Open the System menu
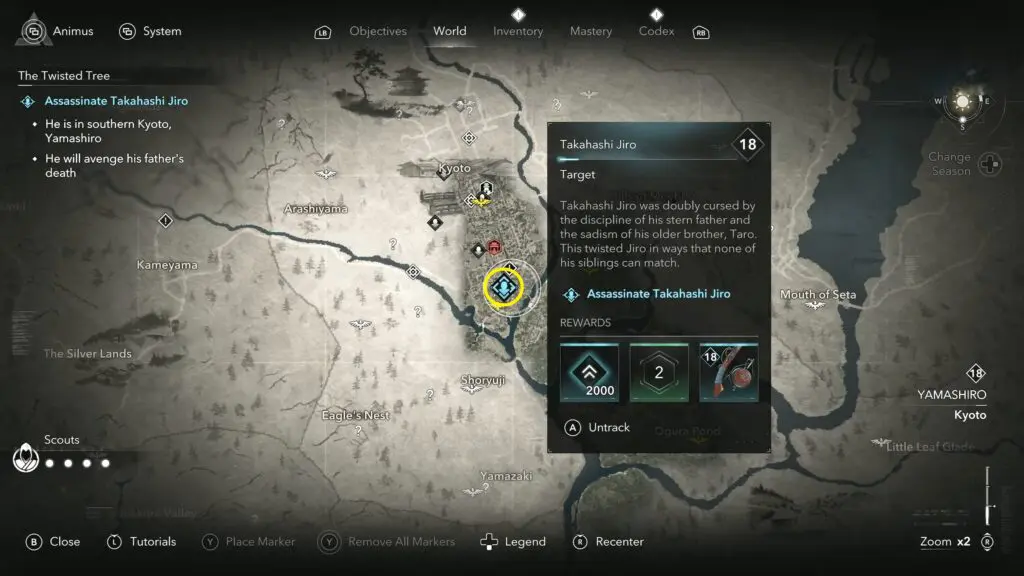This screenshot has height=576, width=1024. click(150, 31)
